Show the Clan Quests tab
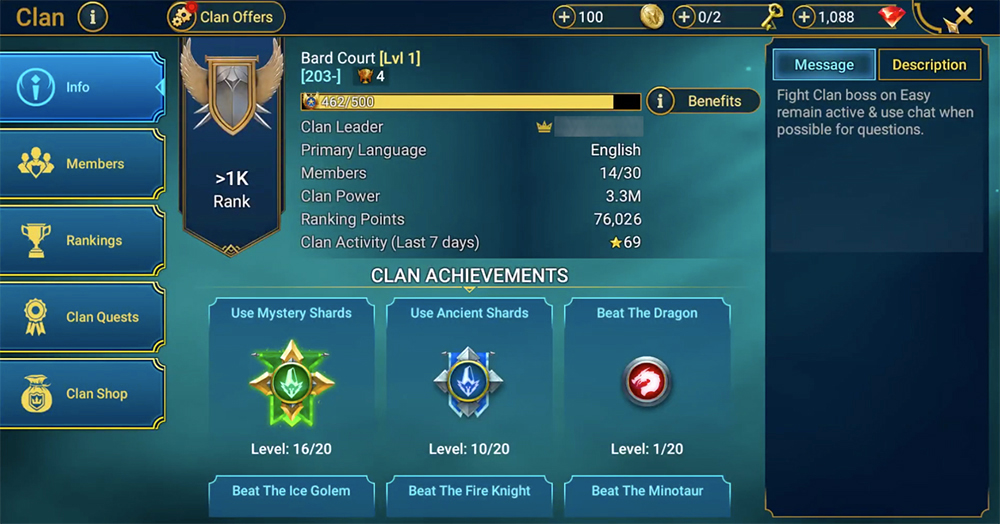Viewport: 1000px width, 524px height. point(82,317)
